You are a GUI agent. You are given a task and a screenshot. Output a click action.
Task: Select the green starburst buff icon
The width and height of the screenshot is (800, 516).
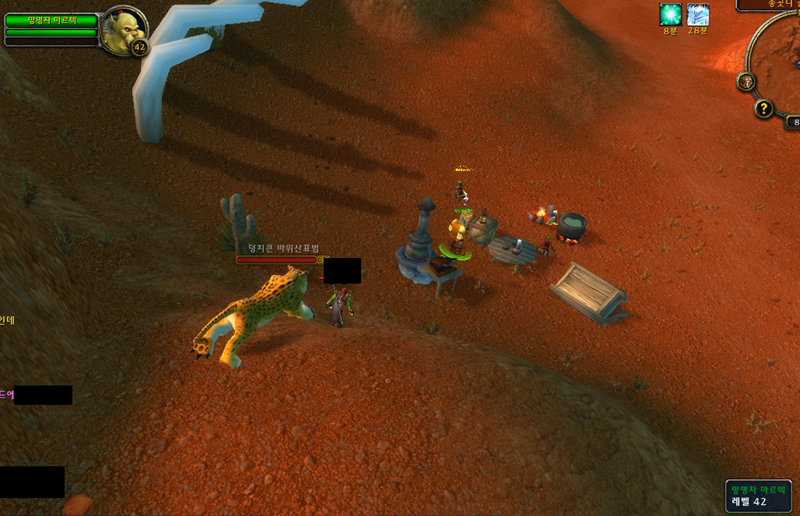[x=670, y=14]
